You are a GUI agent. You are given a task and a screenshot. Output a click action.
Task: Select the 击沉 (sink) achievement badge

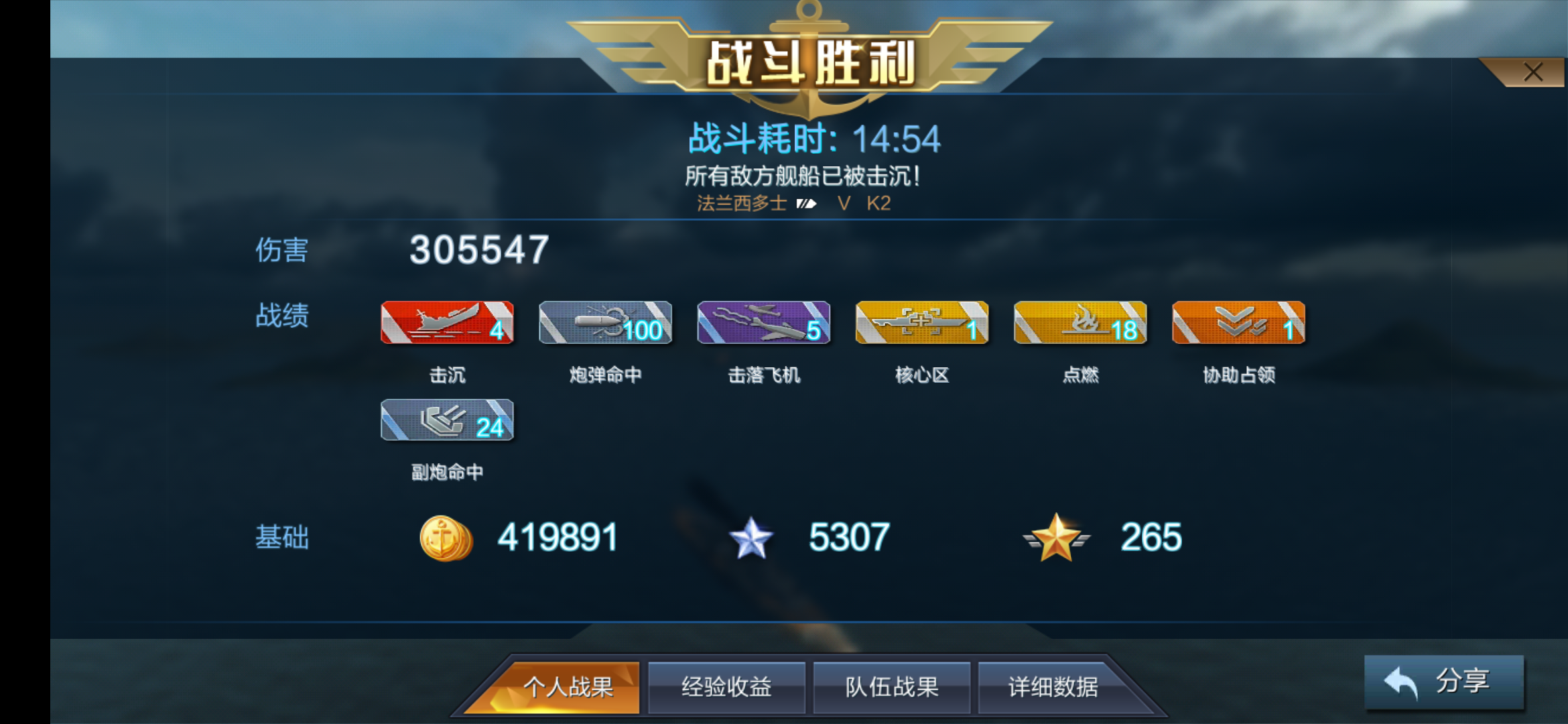[448, 324]
